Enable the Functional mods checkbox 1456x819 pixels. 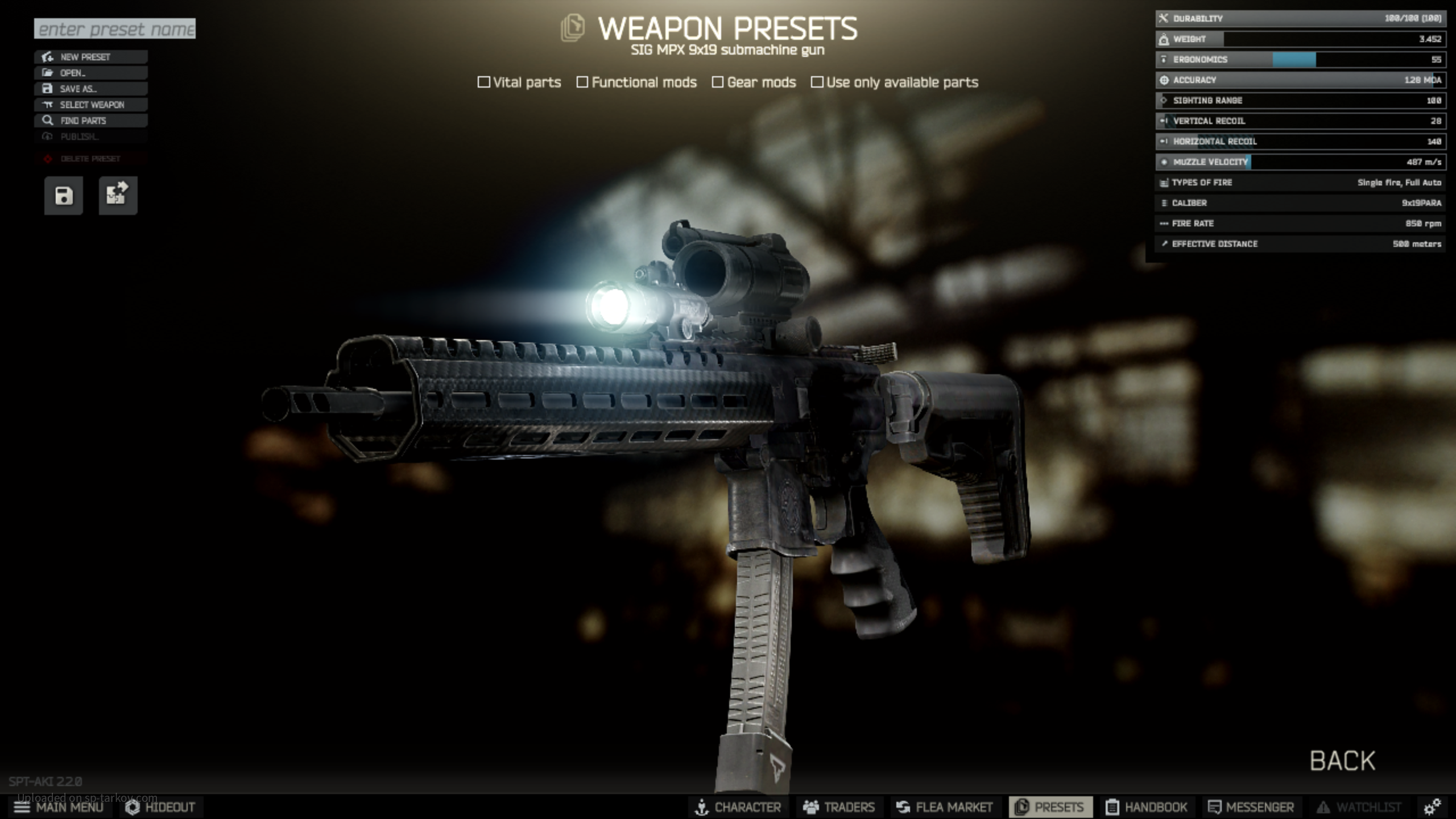pos(582,82)
